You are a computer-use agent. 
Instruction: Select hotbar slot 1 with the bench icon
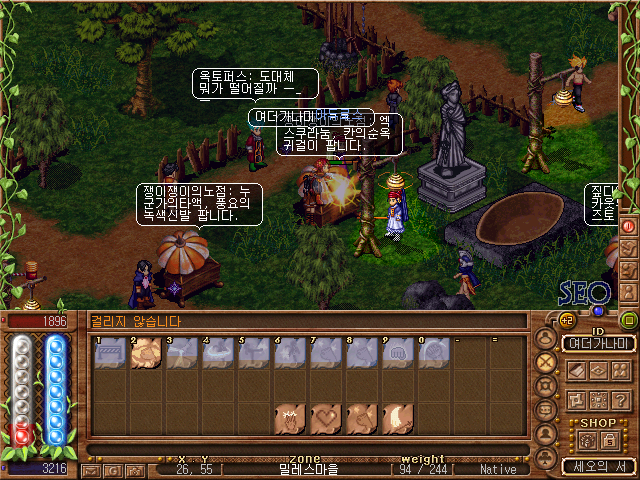pos(110,352)
